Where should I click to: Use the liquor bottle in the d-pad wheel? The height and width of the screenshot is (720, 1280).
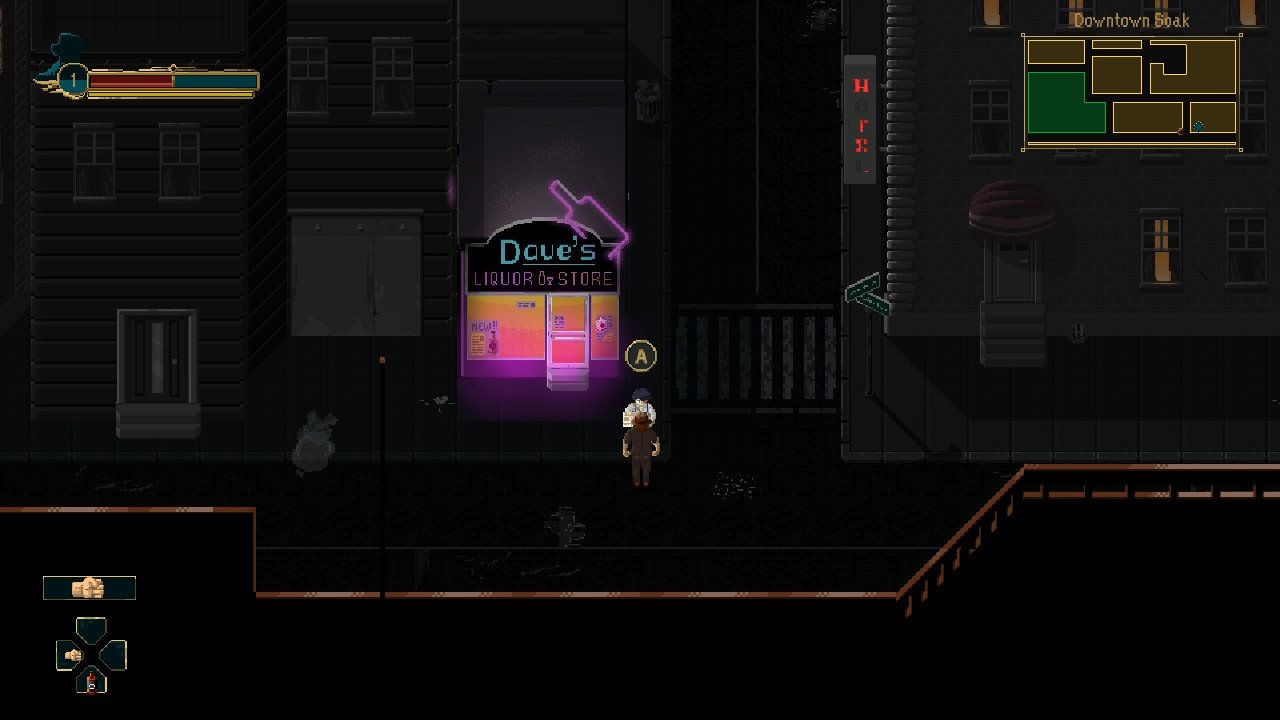[91, 683]
